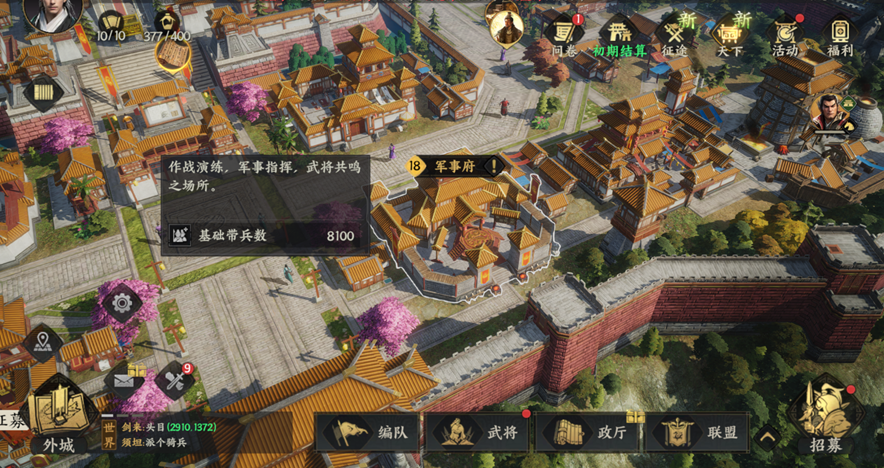
Task: Open the 福利 welfare rewards
Action: click(840, 35)
